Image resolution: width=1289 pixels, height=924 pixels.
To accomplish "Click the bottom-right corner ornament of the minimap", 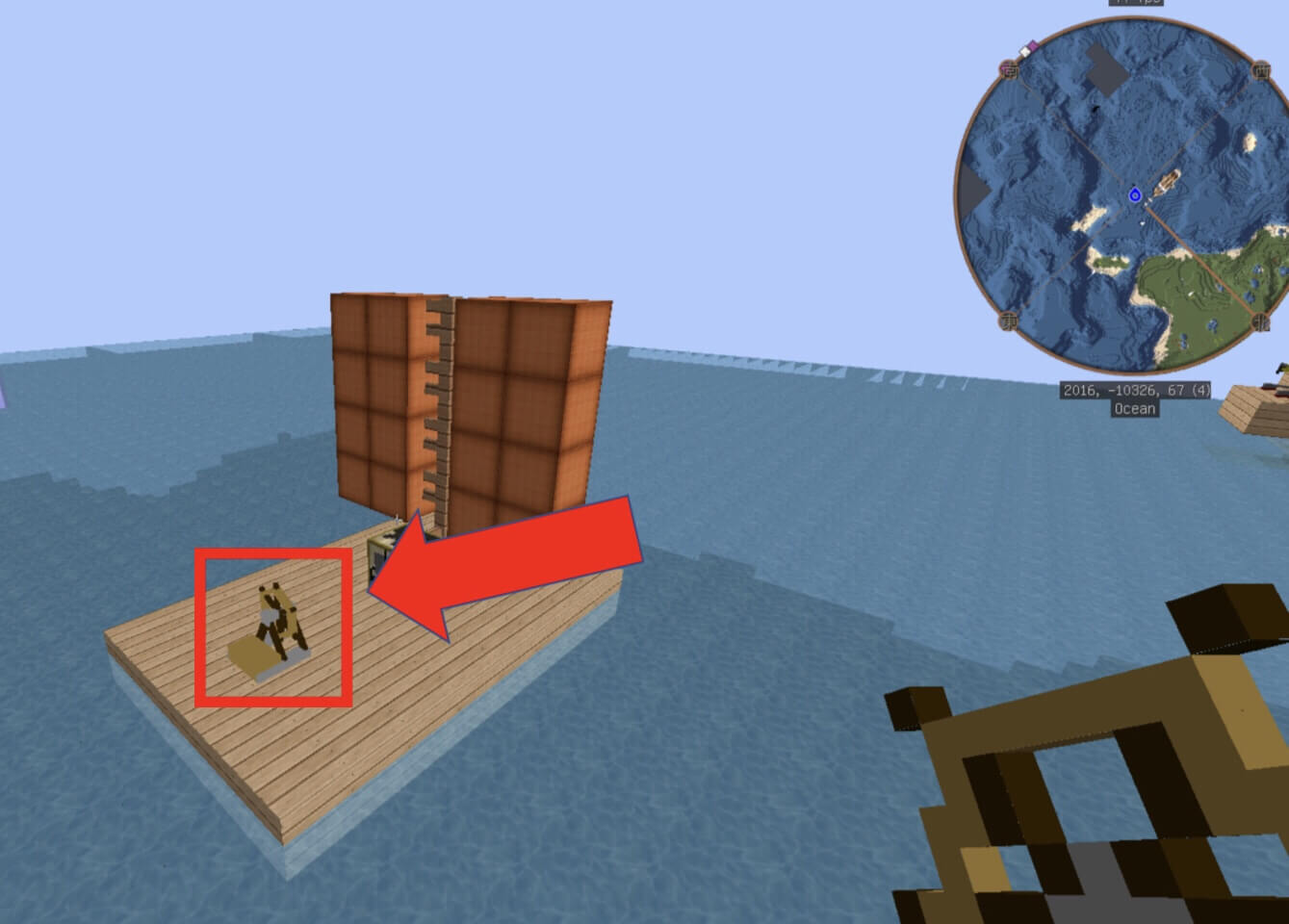I will tap(1258, 321).
